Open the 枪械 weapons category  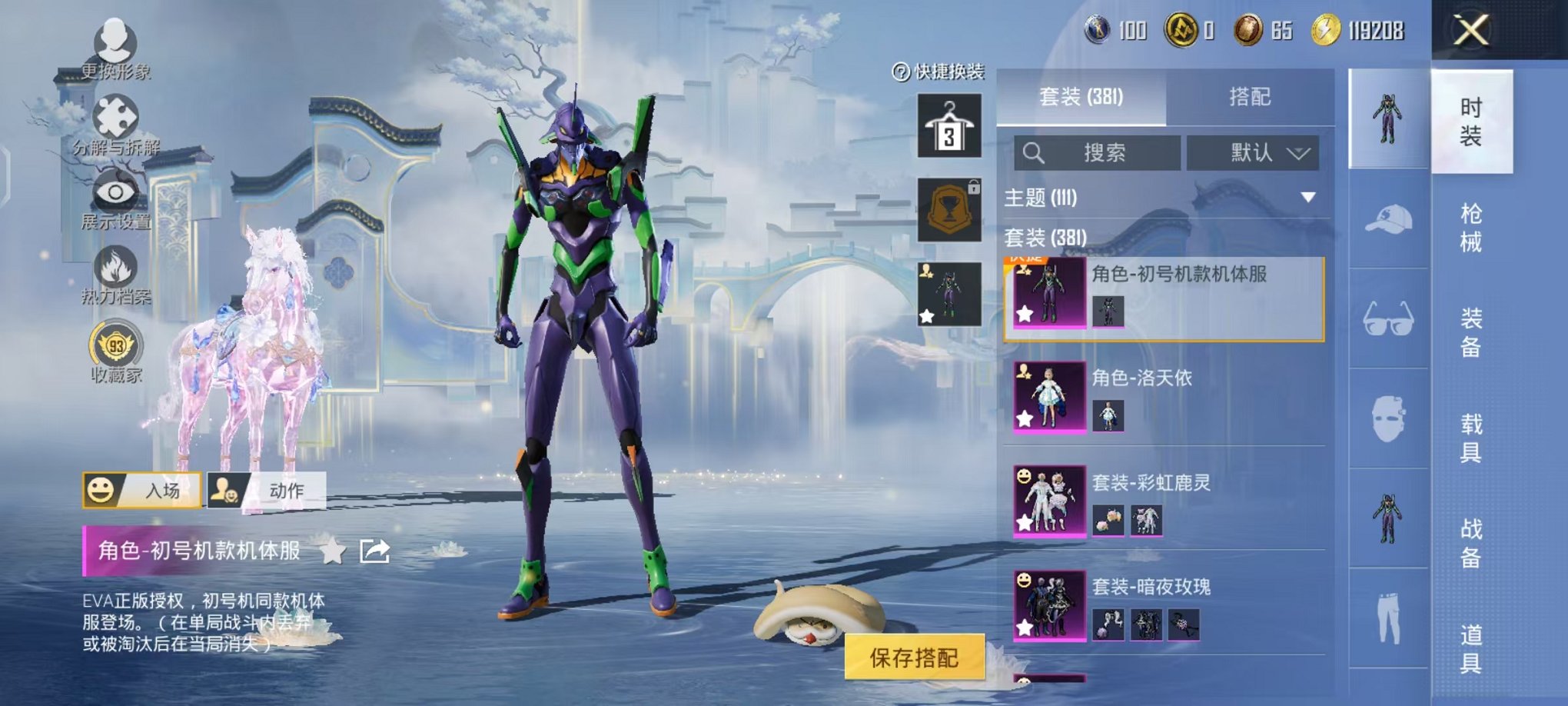pos(1470,228)
